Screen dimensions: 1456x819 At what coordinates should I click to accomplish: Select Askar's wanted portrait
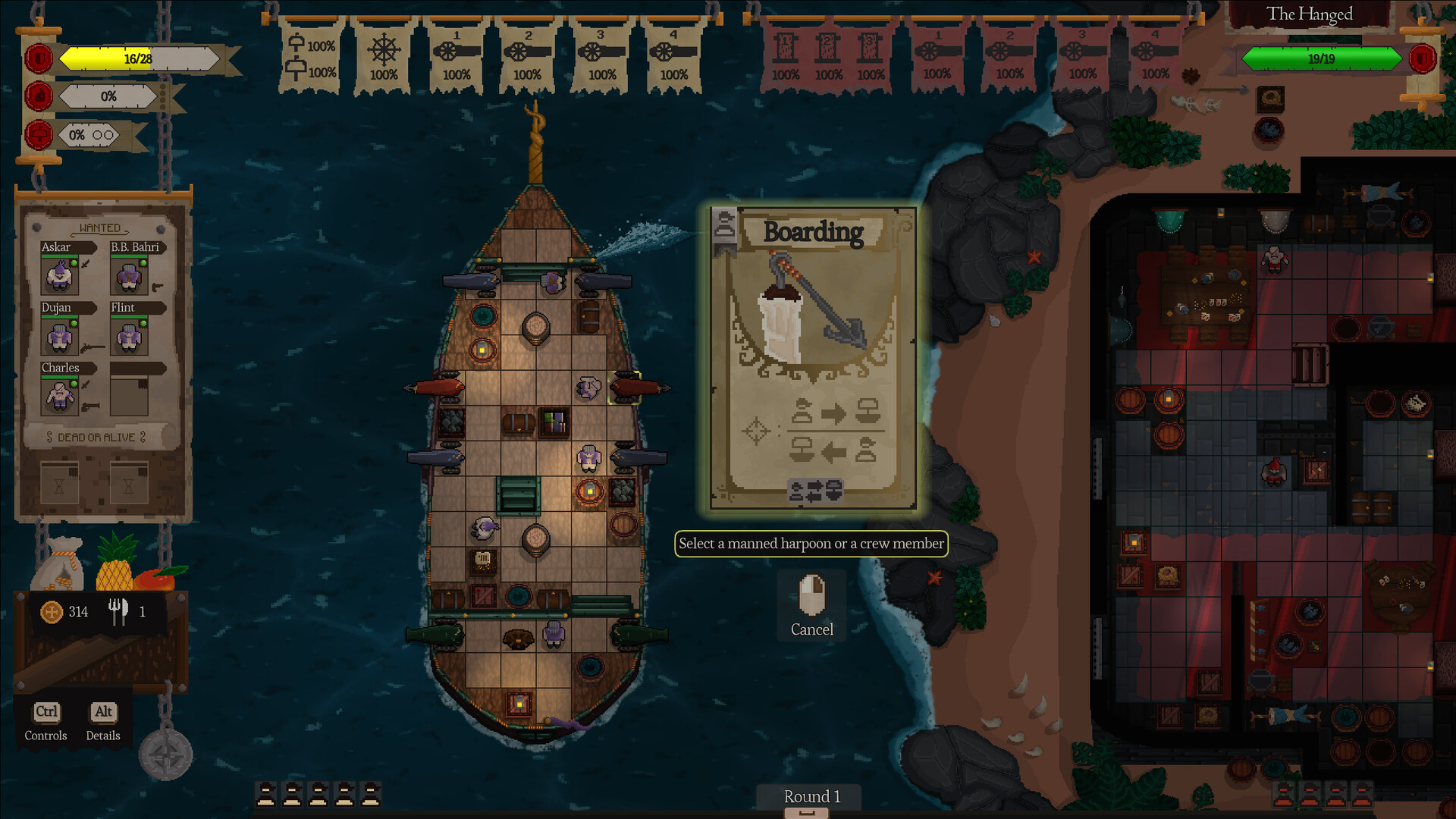pyautogui.click(x=59, y=275)
